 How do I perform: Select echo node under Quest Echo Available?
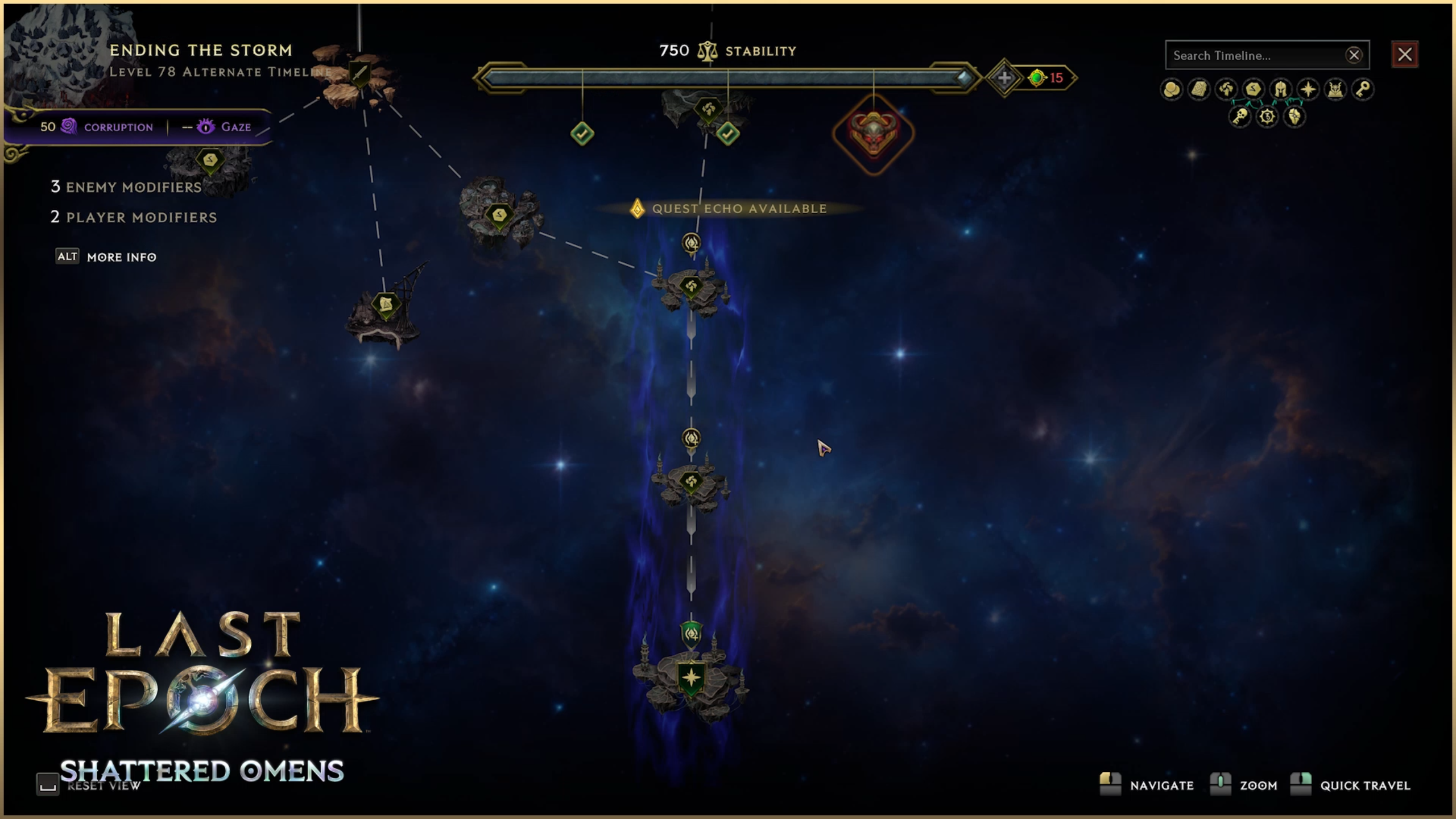click(x=691, y=286)
